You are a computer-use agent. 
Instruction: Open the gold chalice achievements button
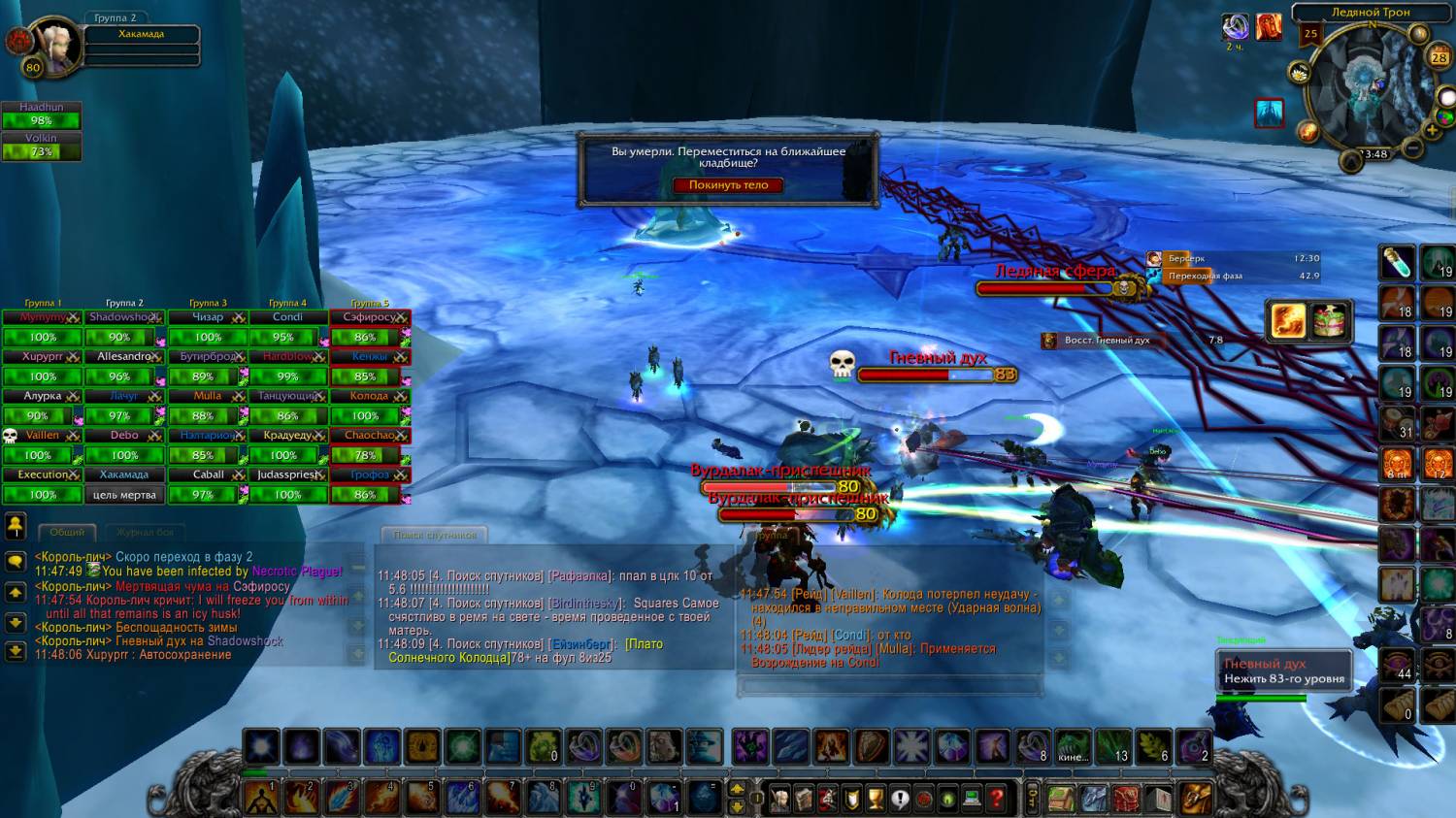pyautogui.click(x=876, y=799)
